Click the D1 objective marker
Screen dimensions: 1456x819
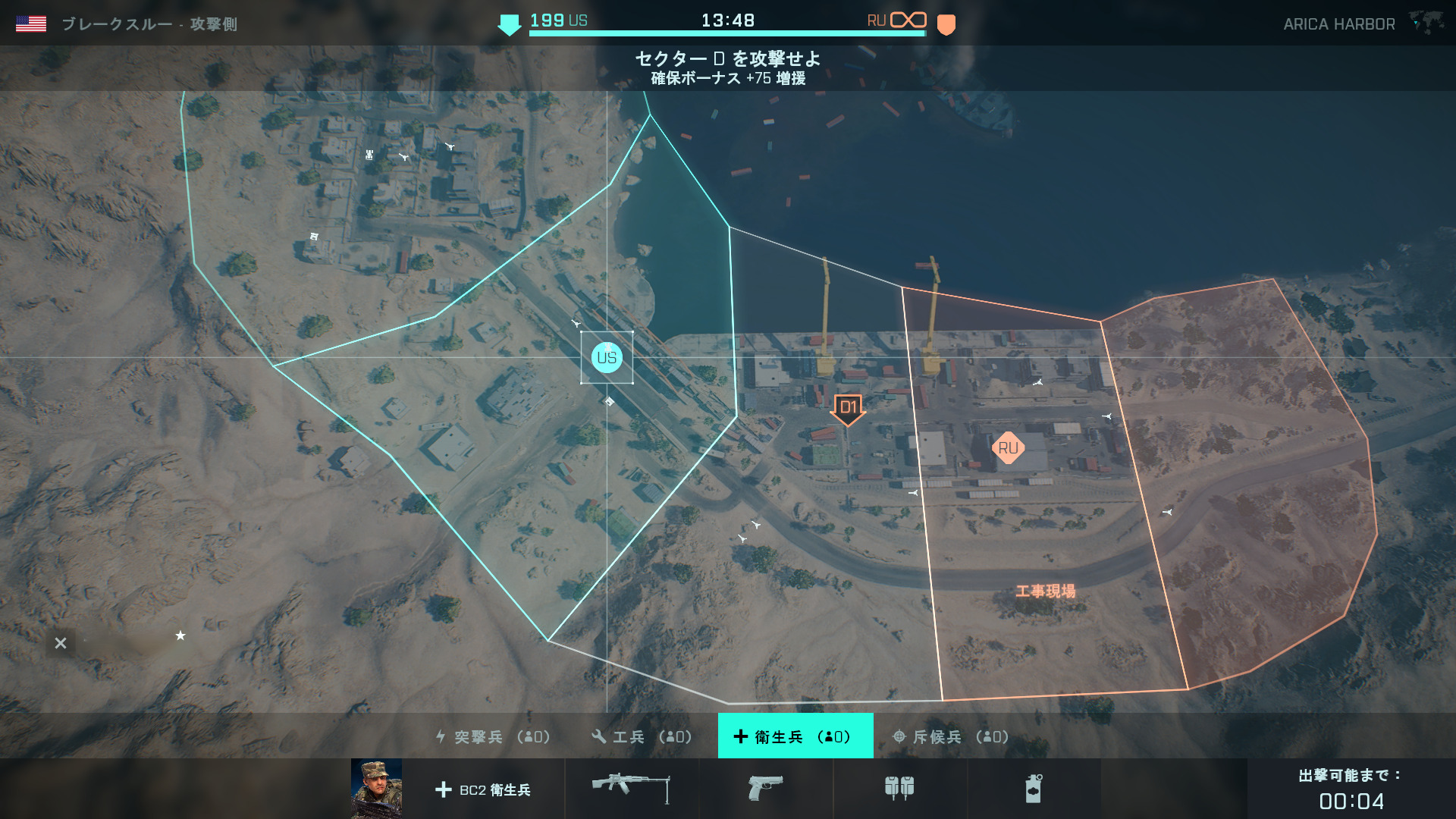(848, 408)
